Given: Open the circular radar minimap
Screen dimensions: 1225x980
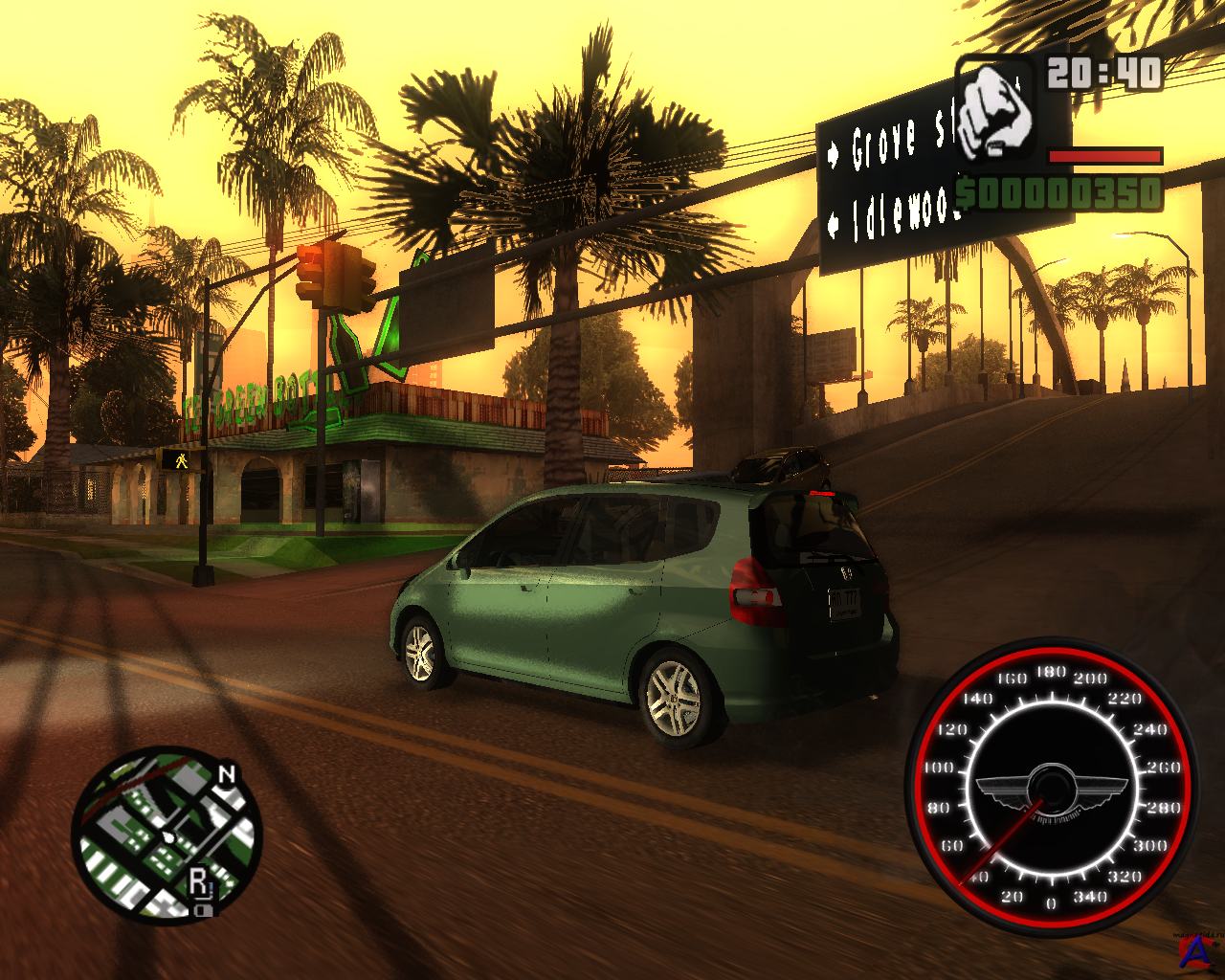Looking at the screenshot, I should 167,835.
